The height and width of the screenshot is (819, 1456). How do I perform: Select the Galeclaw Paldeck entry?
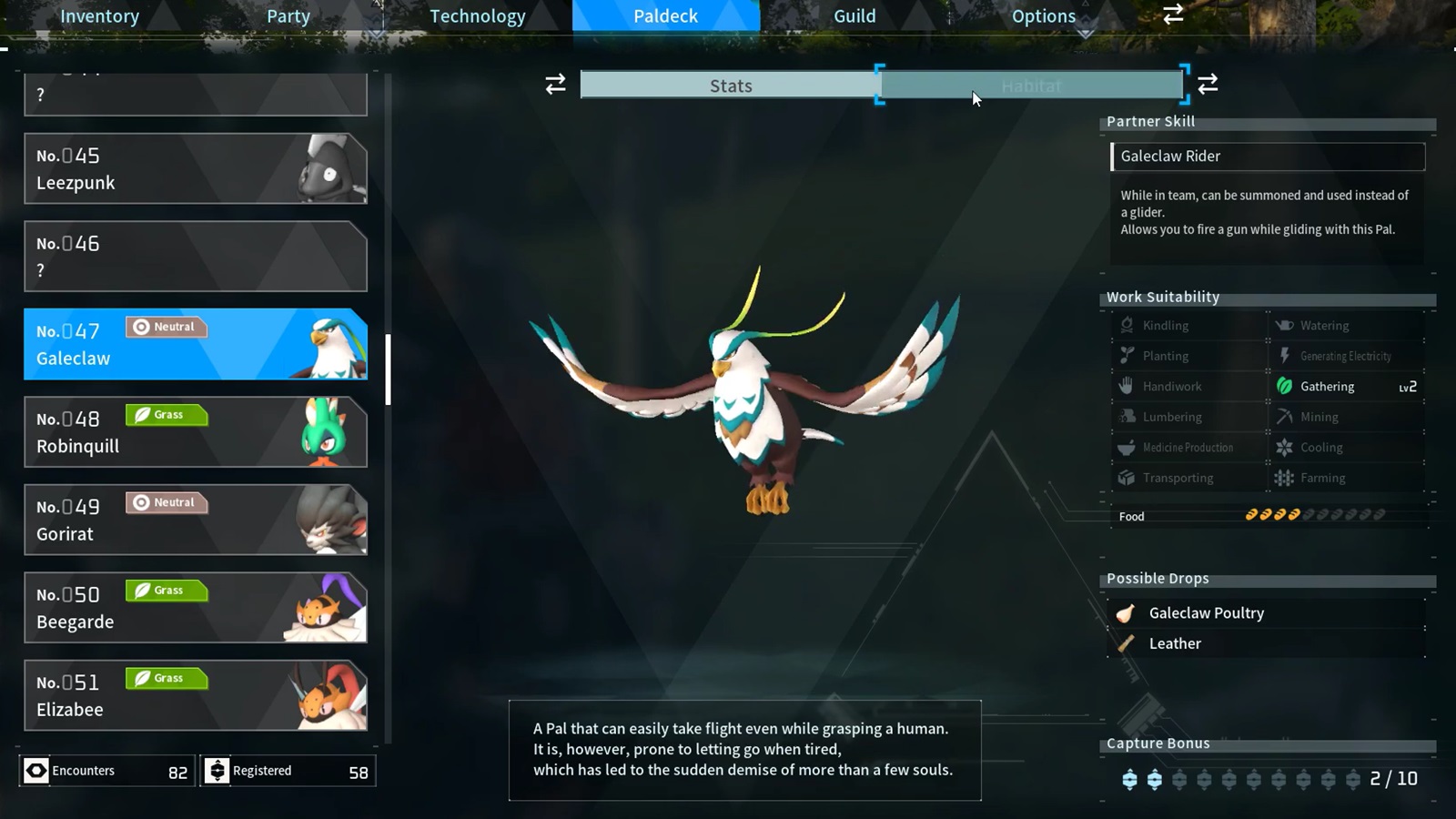coord(195,344)
